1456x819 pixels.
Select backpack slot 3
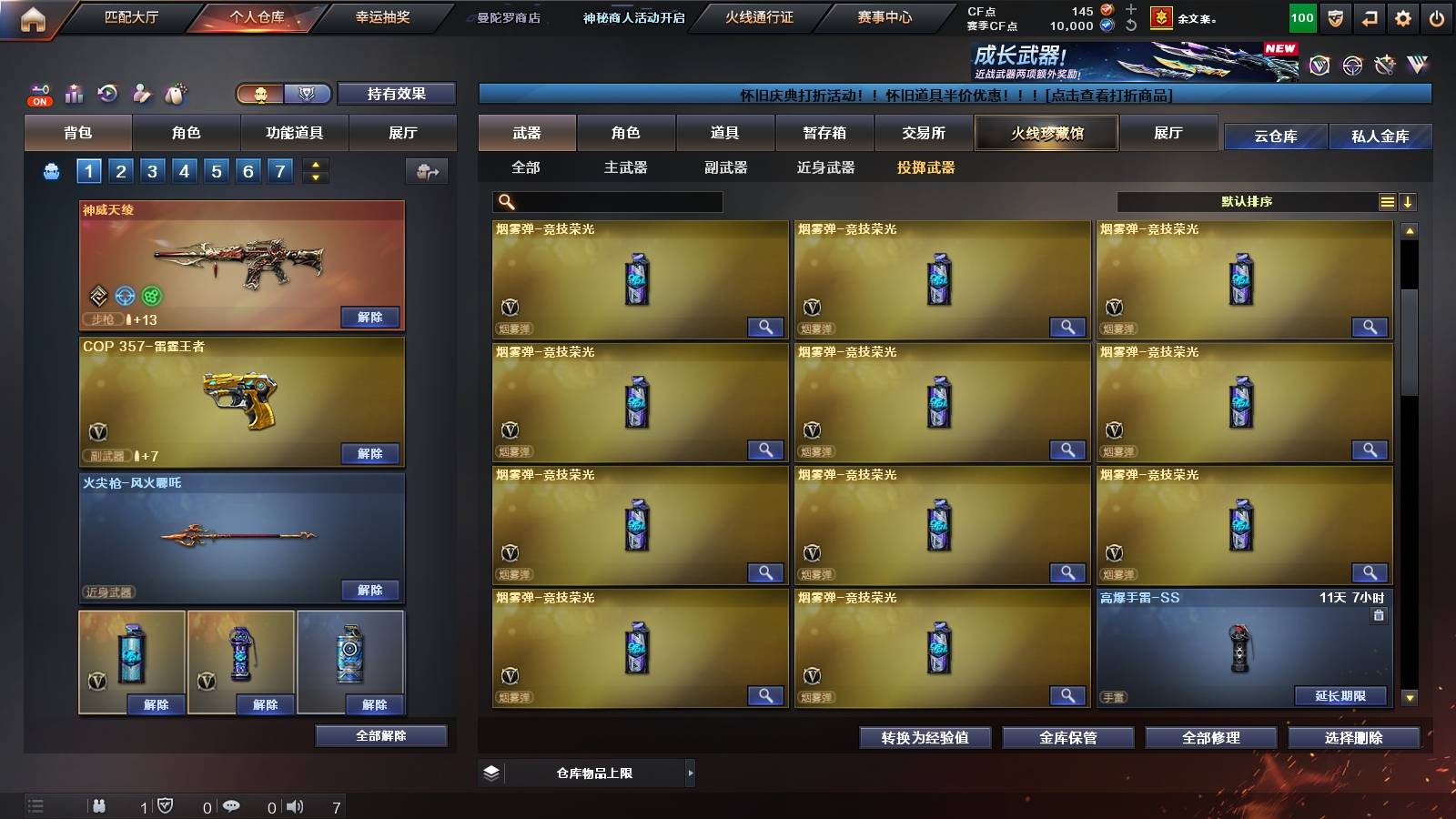click(x=152, y=170)
